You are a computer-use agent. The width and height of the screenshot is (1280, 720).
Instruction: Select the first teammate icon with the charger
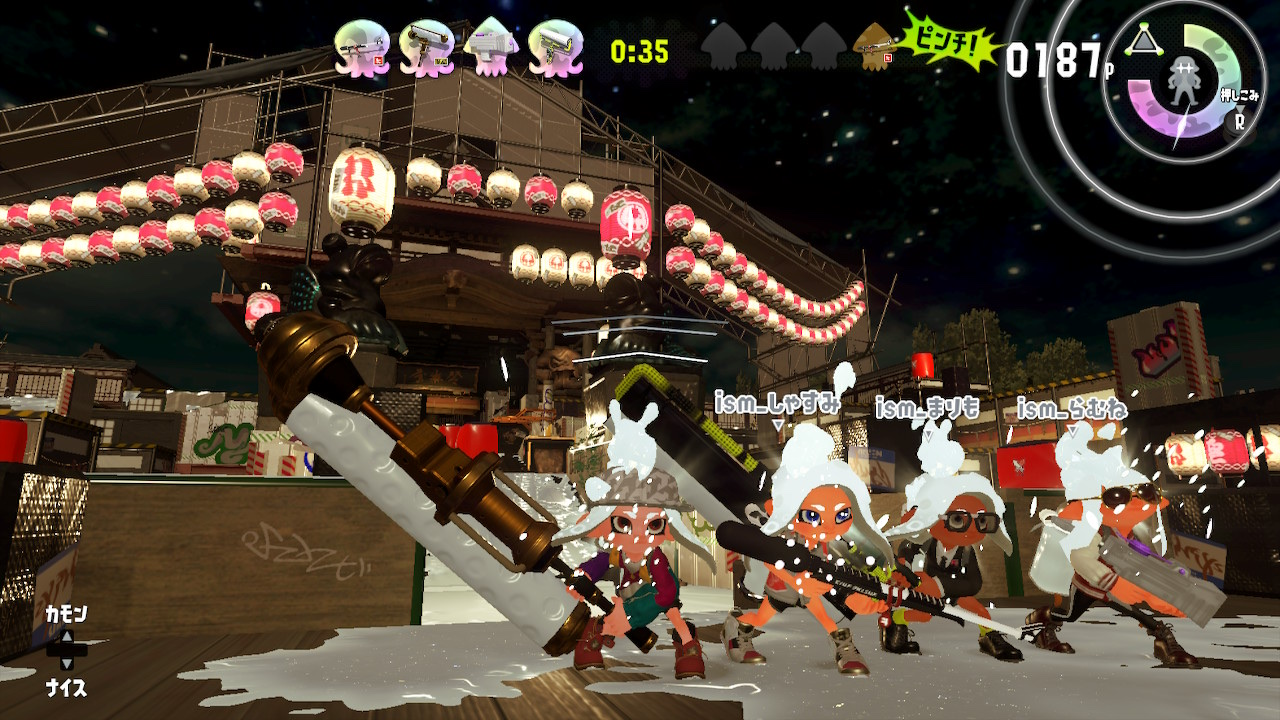pyautogui.click(x=362, y=48)
